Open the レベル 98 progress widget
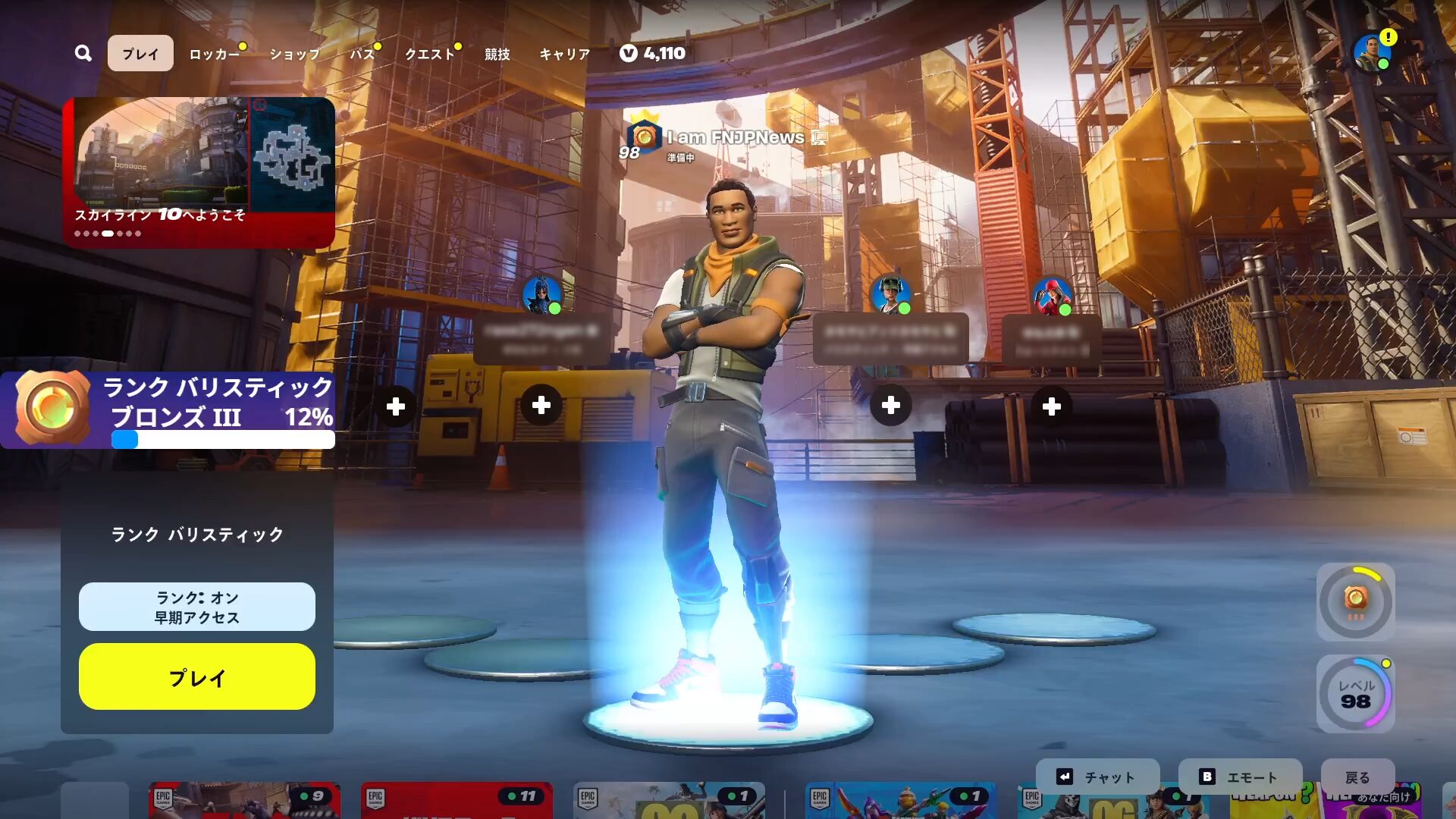The image size is (1456, 819). click(x=1355, y=694)
